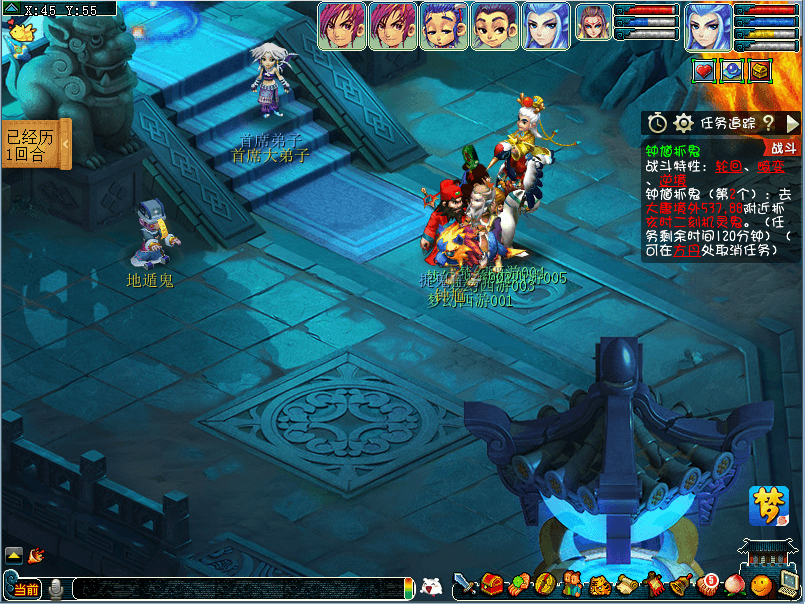805x604 pixels.
Task: Open the scroll icon in bottom toolbar
Action: [626, 585]
